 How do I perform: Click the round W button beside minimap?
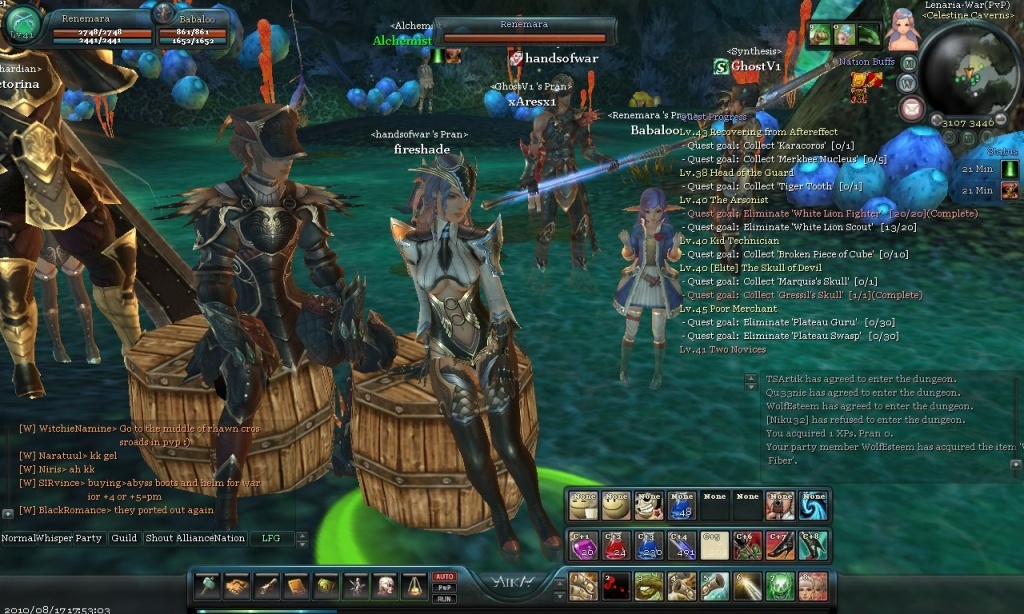click(x=908, y=83)
